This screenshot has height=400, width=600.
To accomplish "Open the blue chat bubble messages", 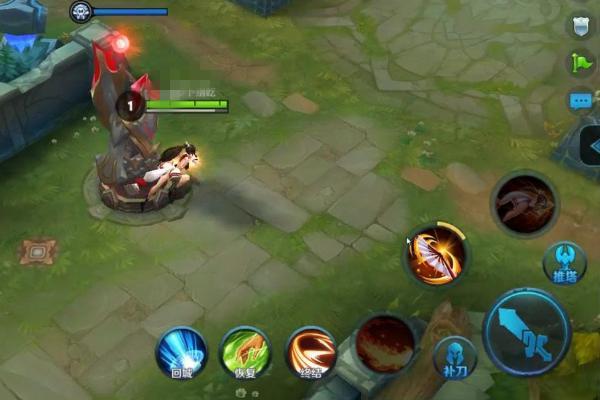I will coord(581,101).
